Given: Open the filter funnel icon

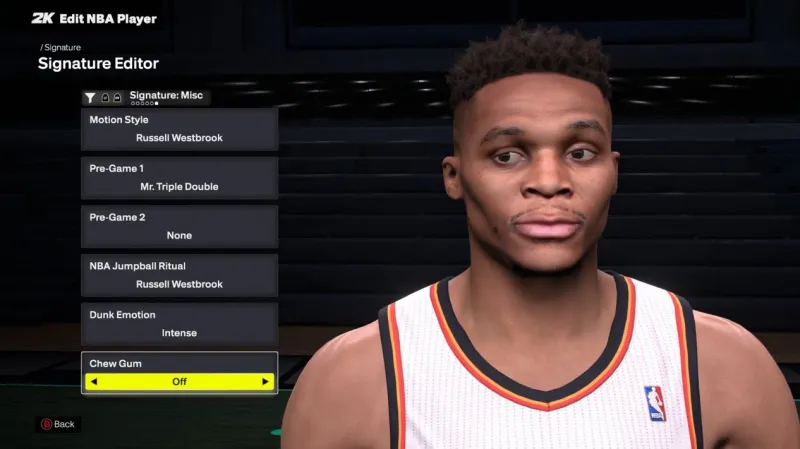Looking at the screenshot, I should coord(90,97).
